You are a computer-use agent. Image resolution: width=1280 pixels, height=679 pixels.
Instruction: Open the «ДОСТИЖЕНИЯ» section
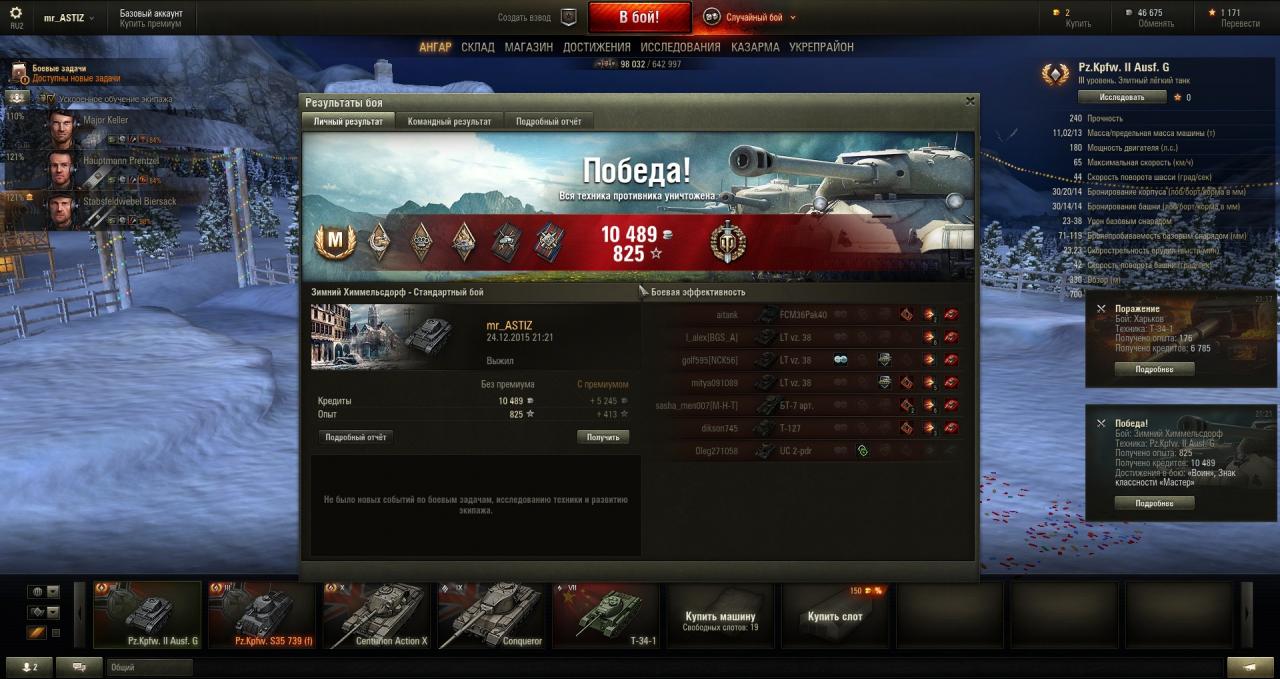[x=596, y=47]
